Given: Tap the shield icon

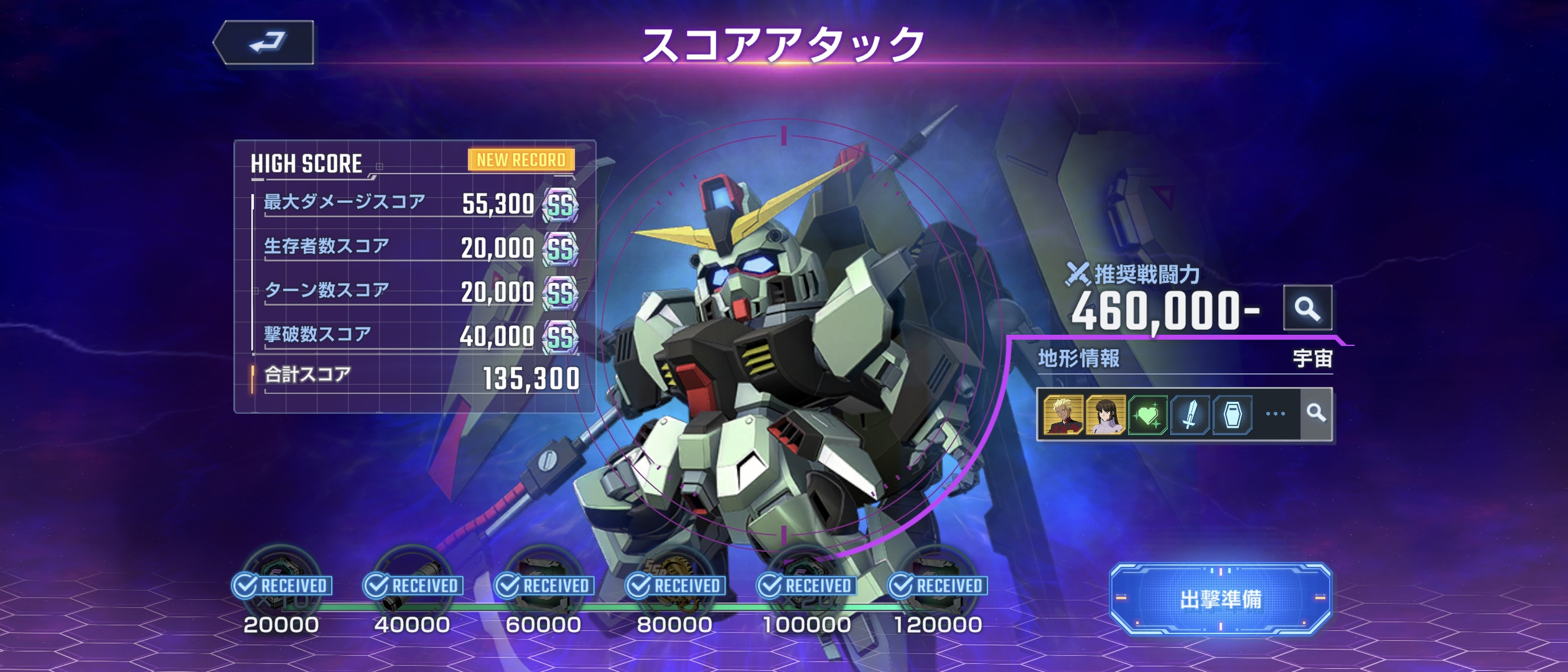Looking at the screenshot, I should 1232,414.
